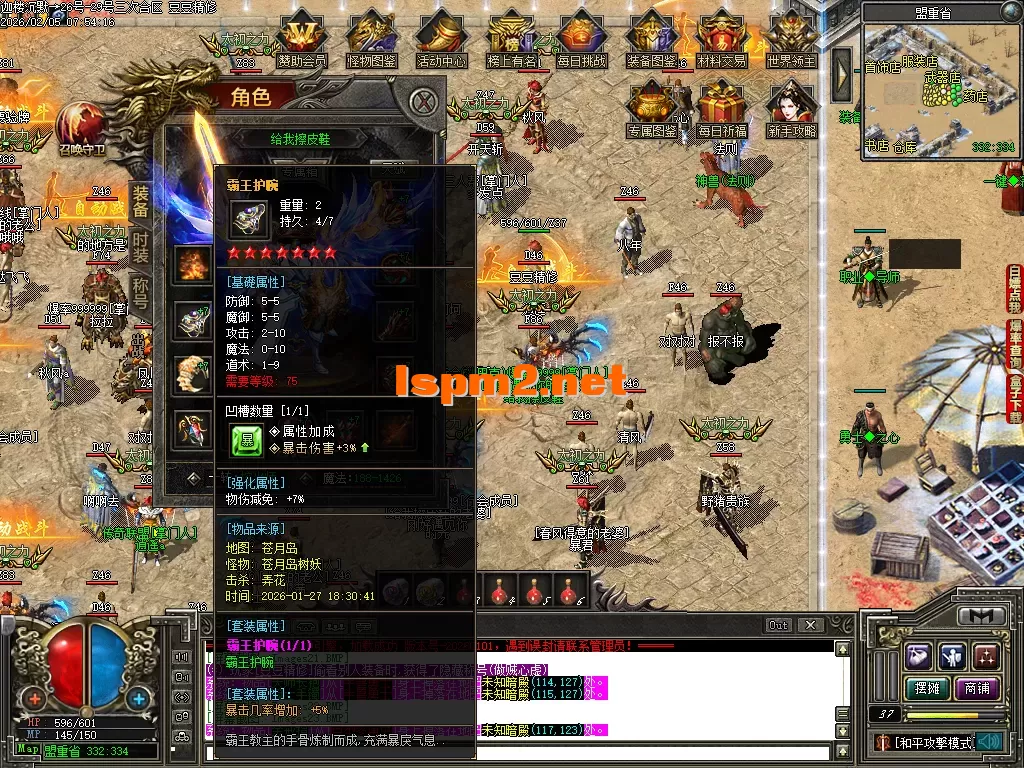The height and width of the screenshot is (768, 1024).
Task: Open the 专属图鉴 exclusive codex
Action: (652, 108)
